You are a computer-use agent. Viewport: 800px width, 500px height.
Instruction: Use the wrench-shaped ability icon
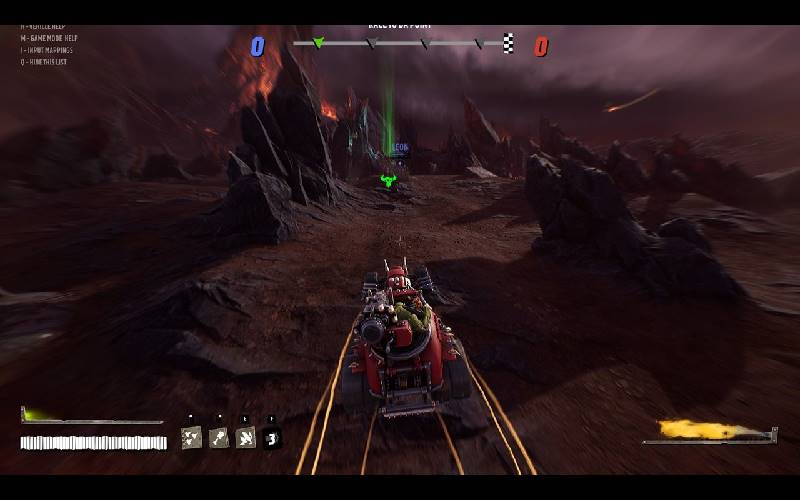(x=218, y=437)
